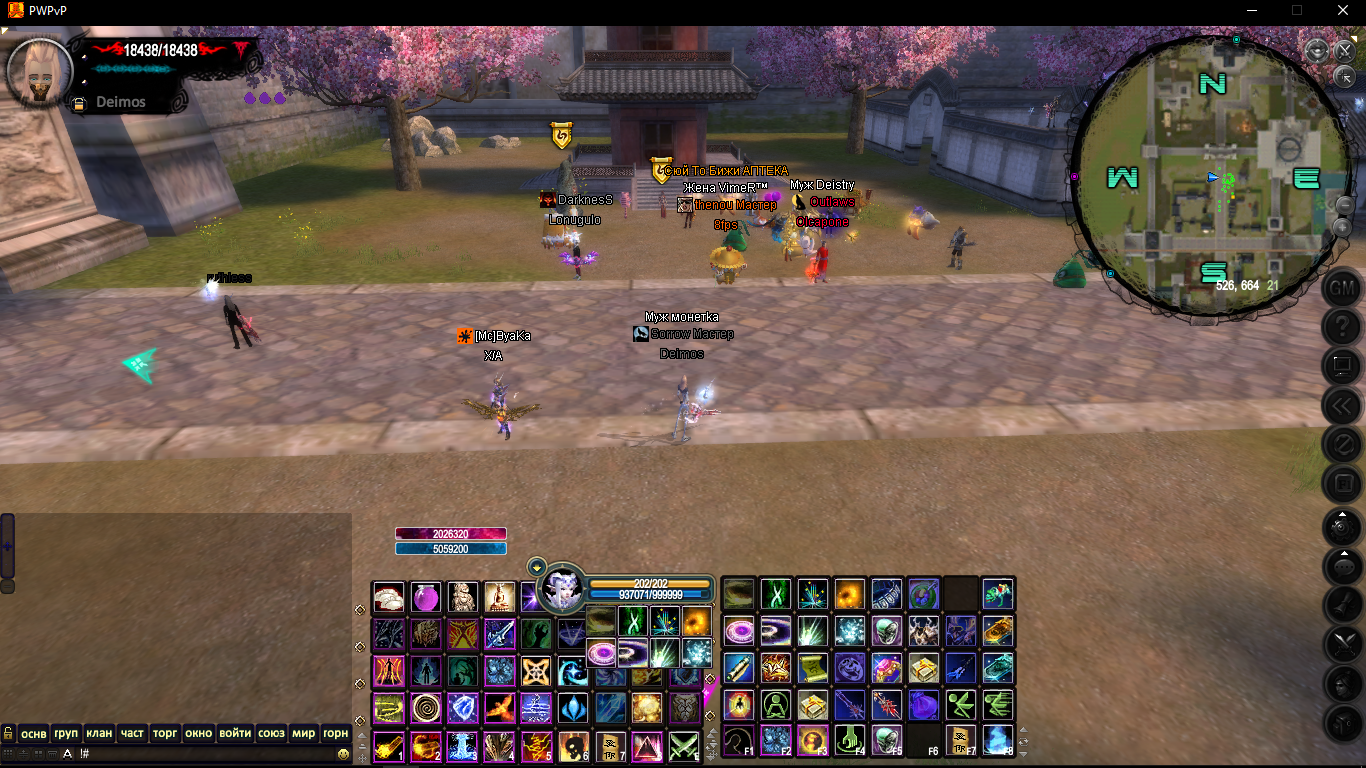Activate the flaming skull skill on slot 6

[x=572, y=746]
